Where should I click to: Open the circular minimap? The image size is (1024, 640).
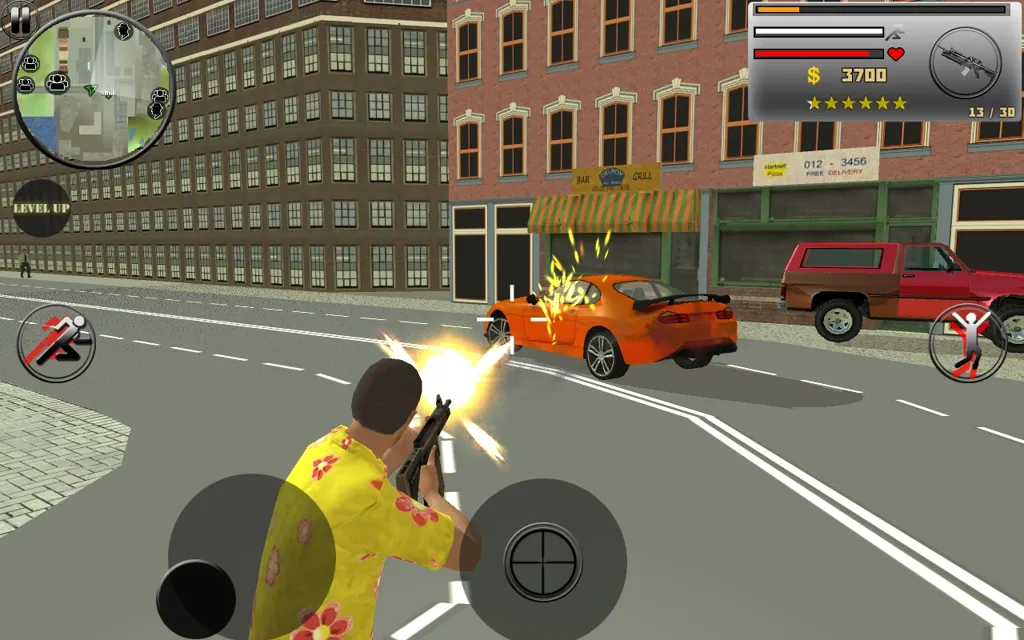pos(94,90)
